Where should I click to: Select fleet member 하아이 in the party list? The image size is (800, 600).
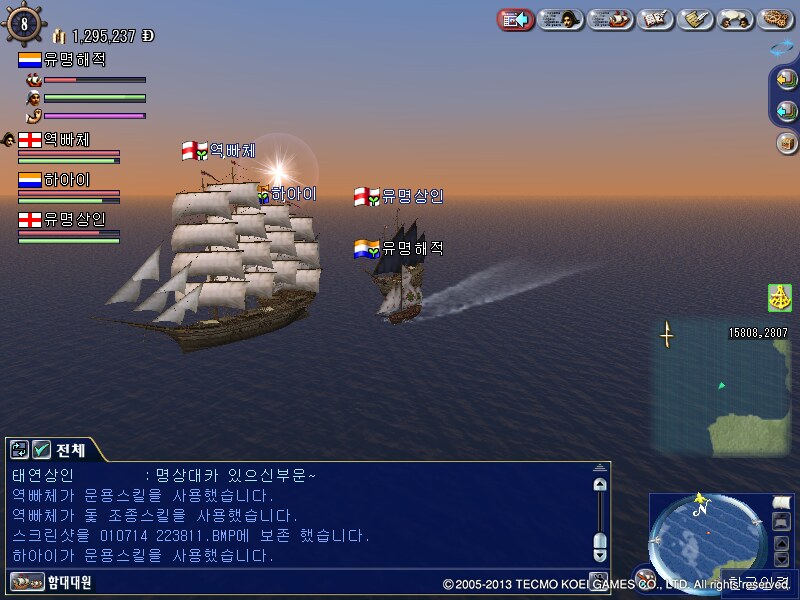click(66, 180)
